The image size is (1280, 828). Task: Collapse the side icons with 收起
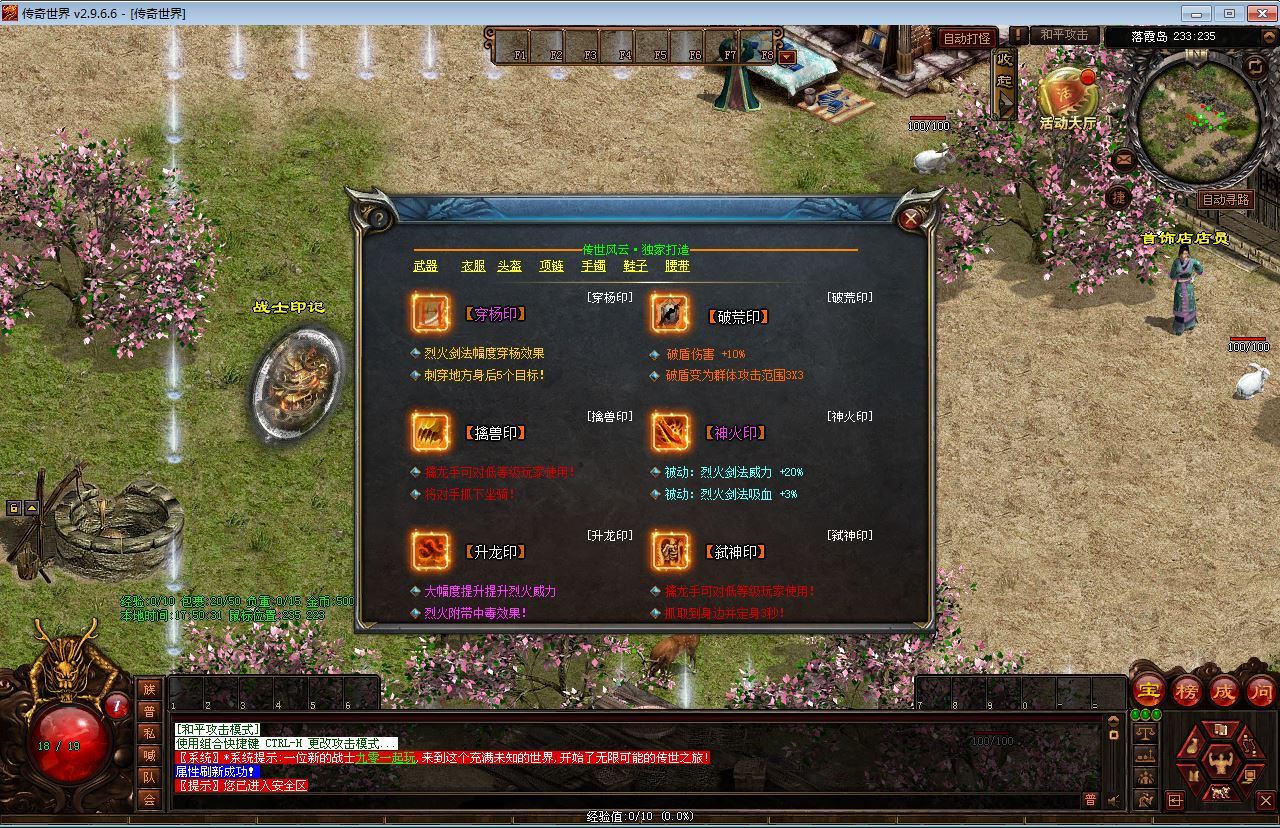(1004, 80)
